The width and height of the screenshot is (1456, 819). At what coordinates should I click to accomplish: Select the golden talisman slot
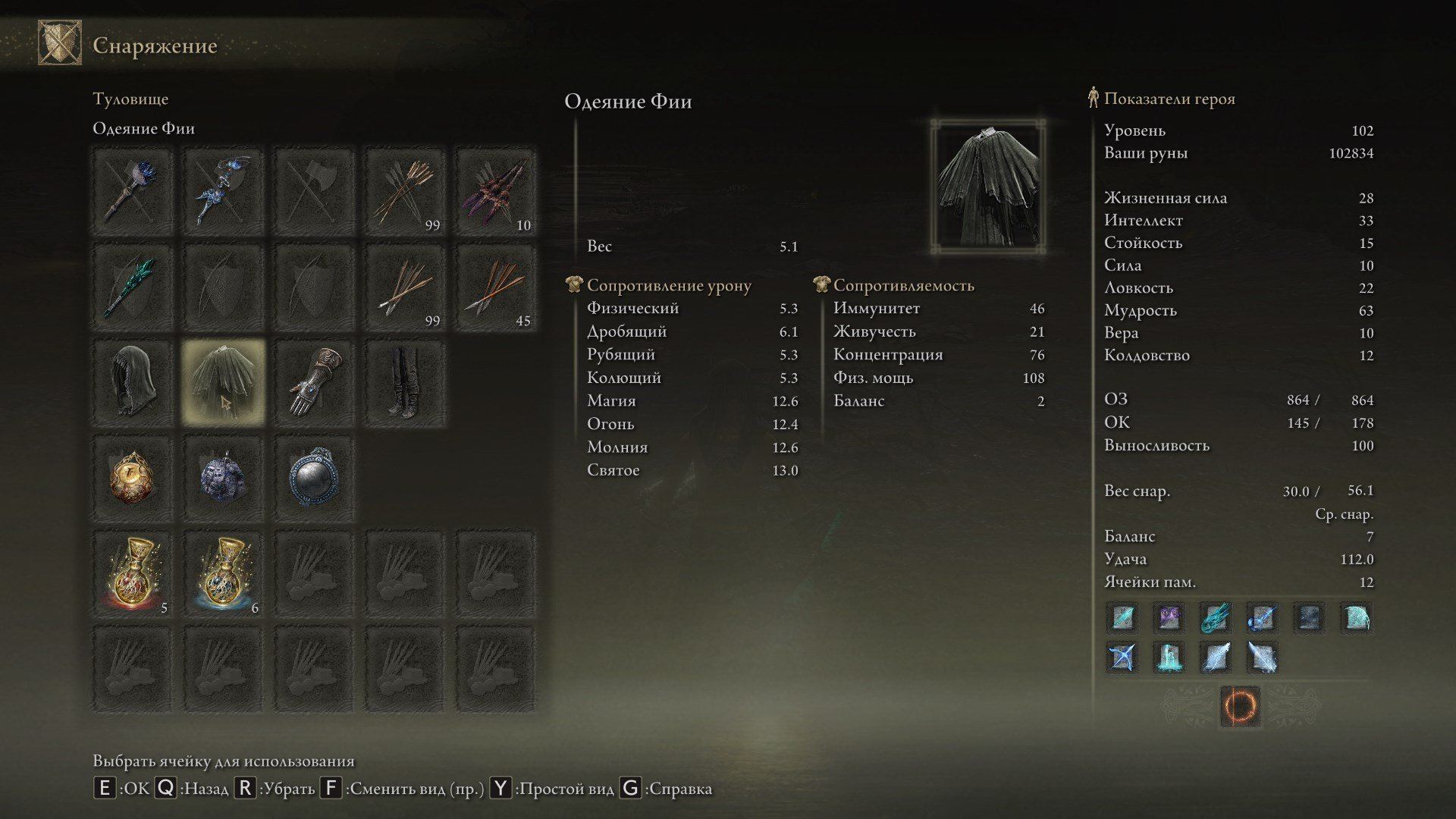tap(133, 479)
